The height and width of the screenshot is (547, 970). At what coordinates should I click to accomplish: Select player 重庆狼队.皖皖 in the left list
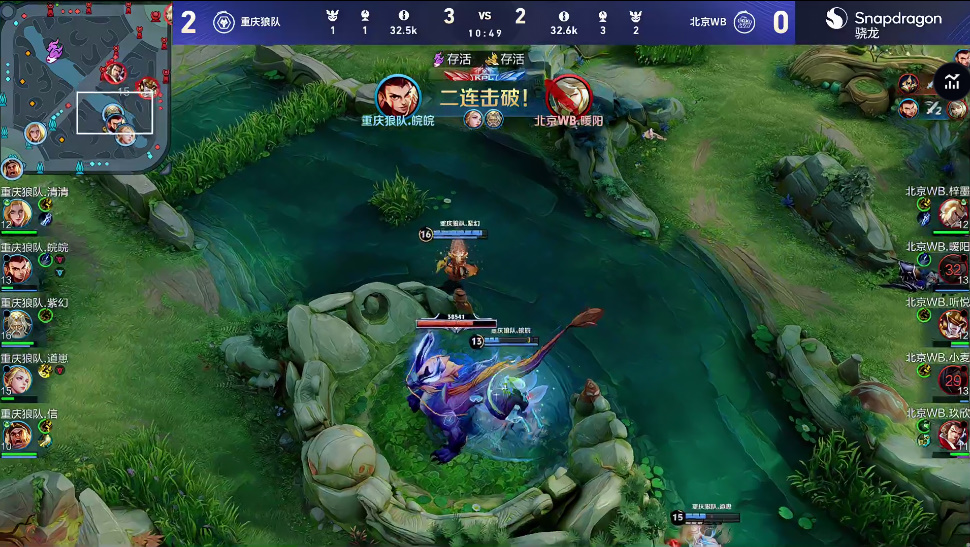(17, 268)
